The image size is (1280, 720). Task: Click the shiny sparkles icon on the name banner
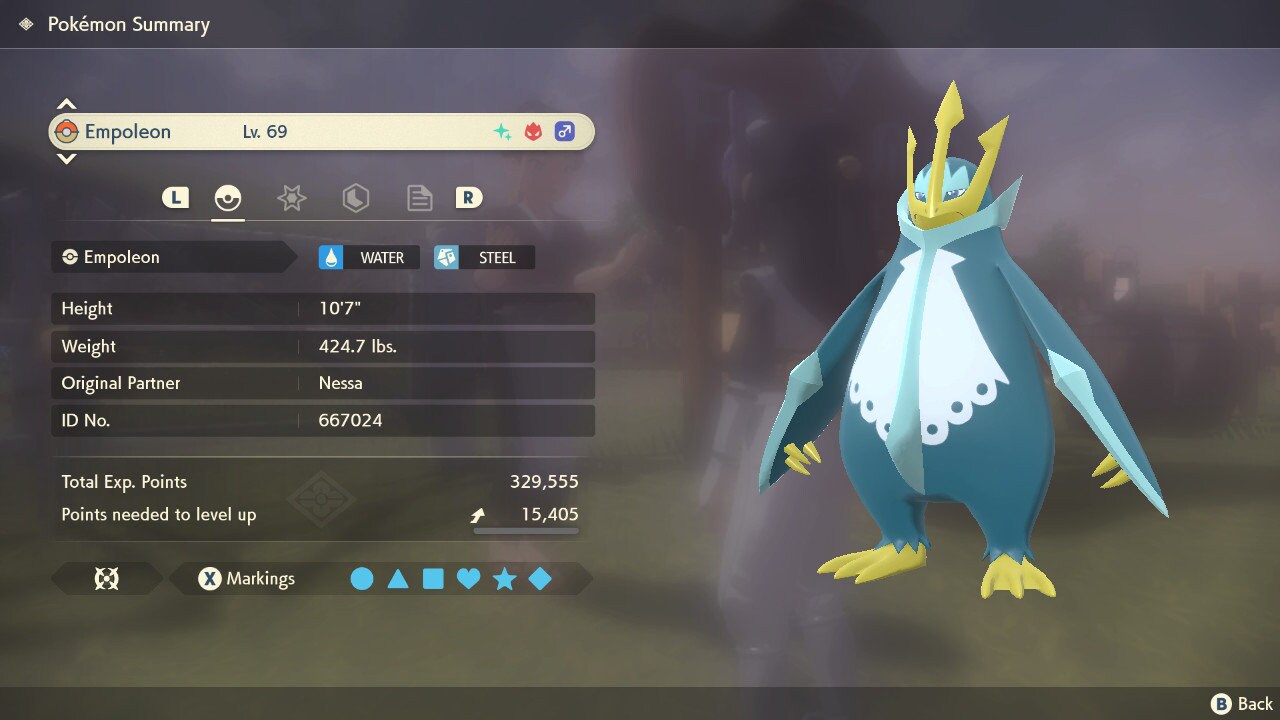click(x=502, y=131)
